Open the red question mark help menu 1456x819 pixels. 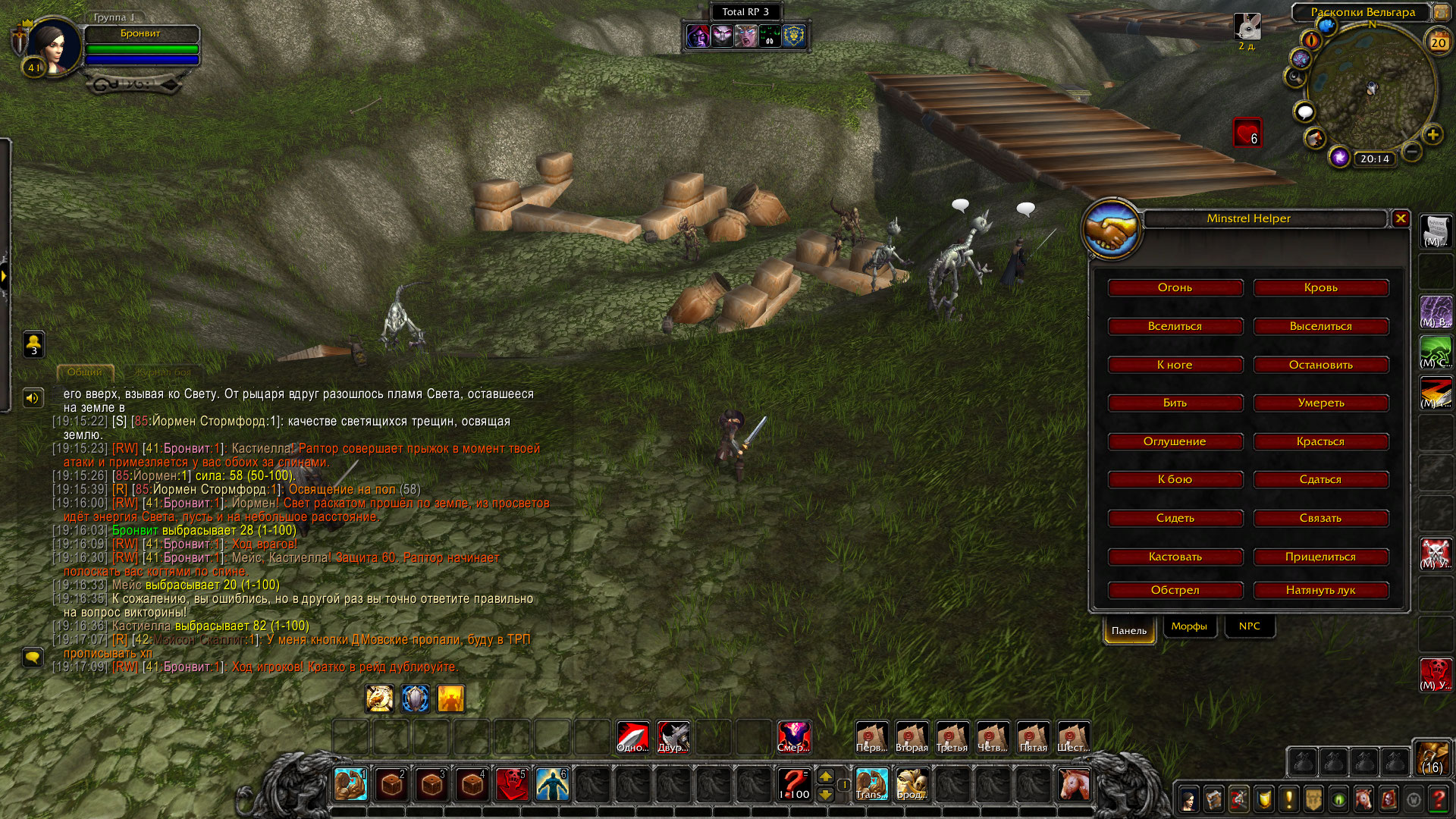[1438, 799]
